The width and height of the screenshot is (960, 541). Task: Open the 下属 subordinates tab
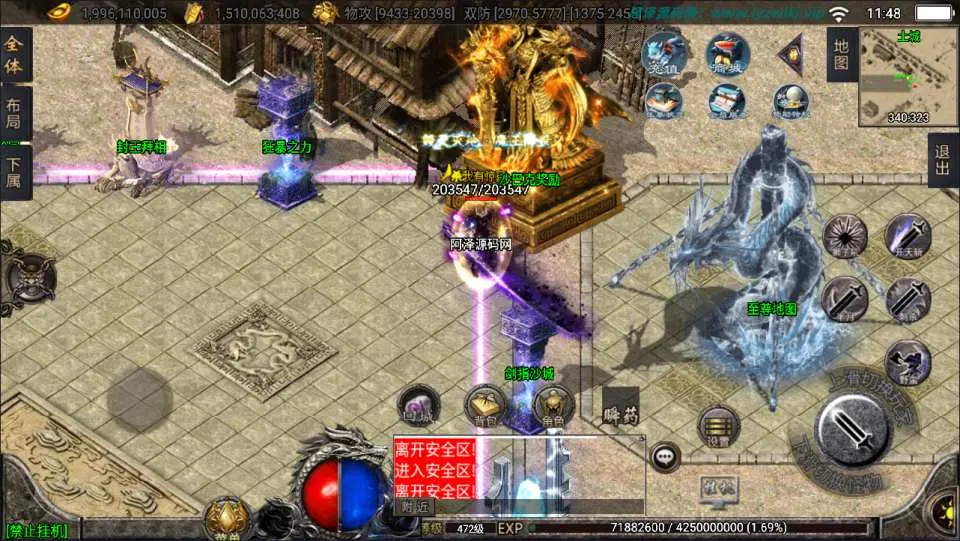15,173
